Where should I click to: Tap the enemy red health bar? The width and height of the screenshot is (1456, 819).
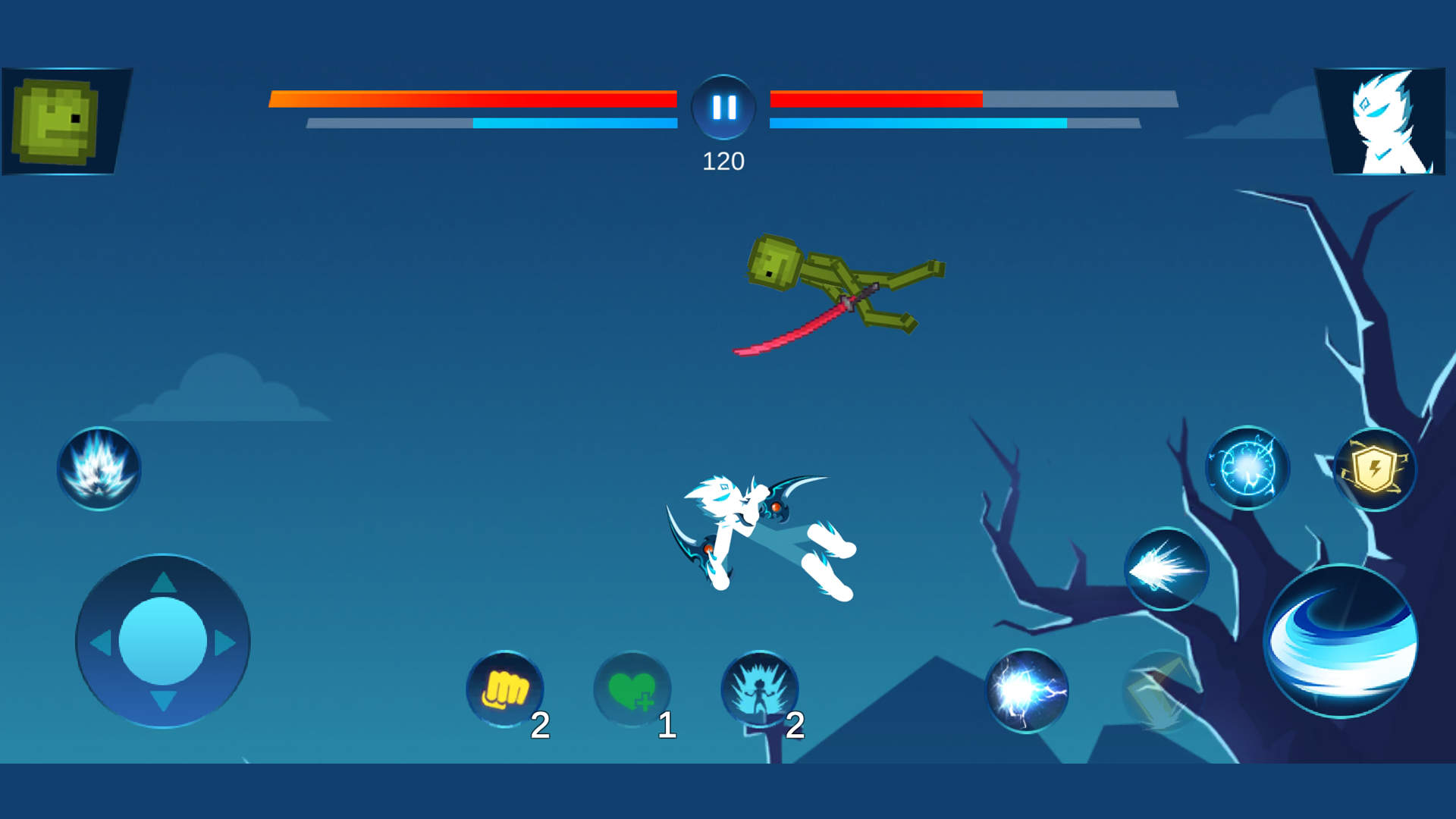tap(872, 98)
